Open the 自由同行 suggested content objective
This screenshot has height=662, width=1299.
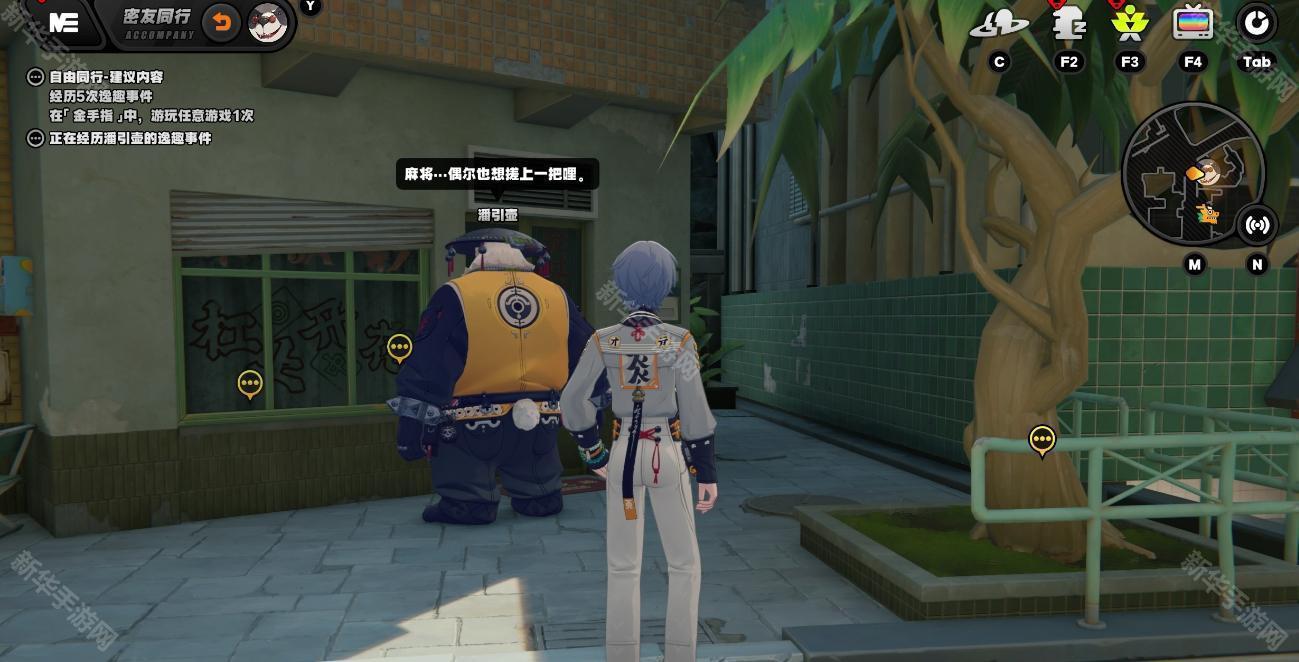click(107, 77)
